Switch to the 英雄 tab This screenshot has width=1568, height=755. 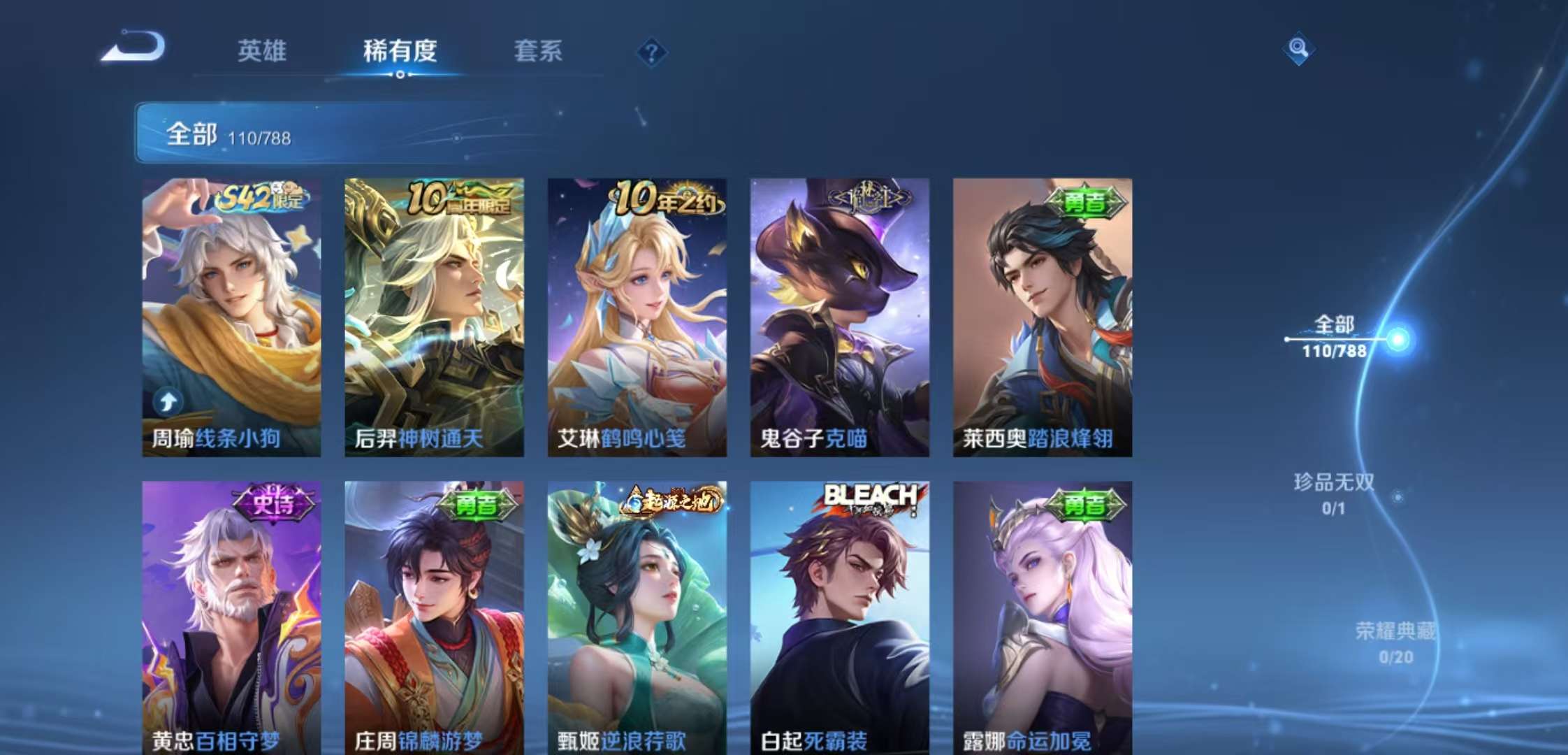262,52
